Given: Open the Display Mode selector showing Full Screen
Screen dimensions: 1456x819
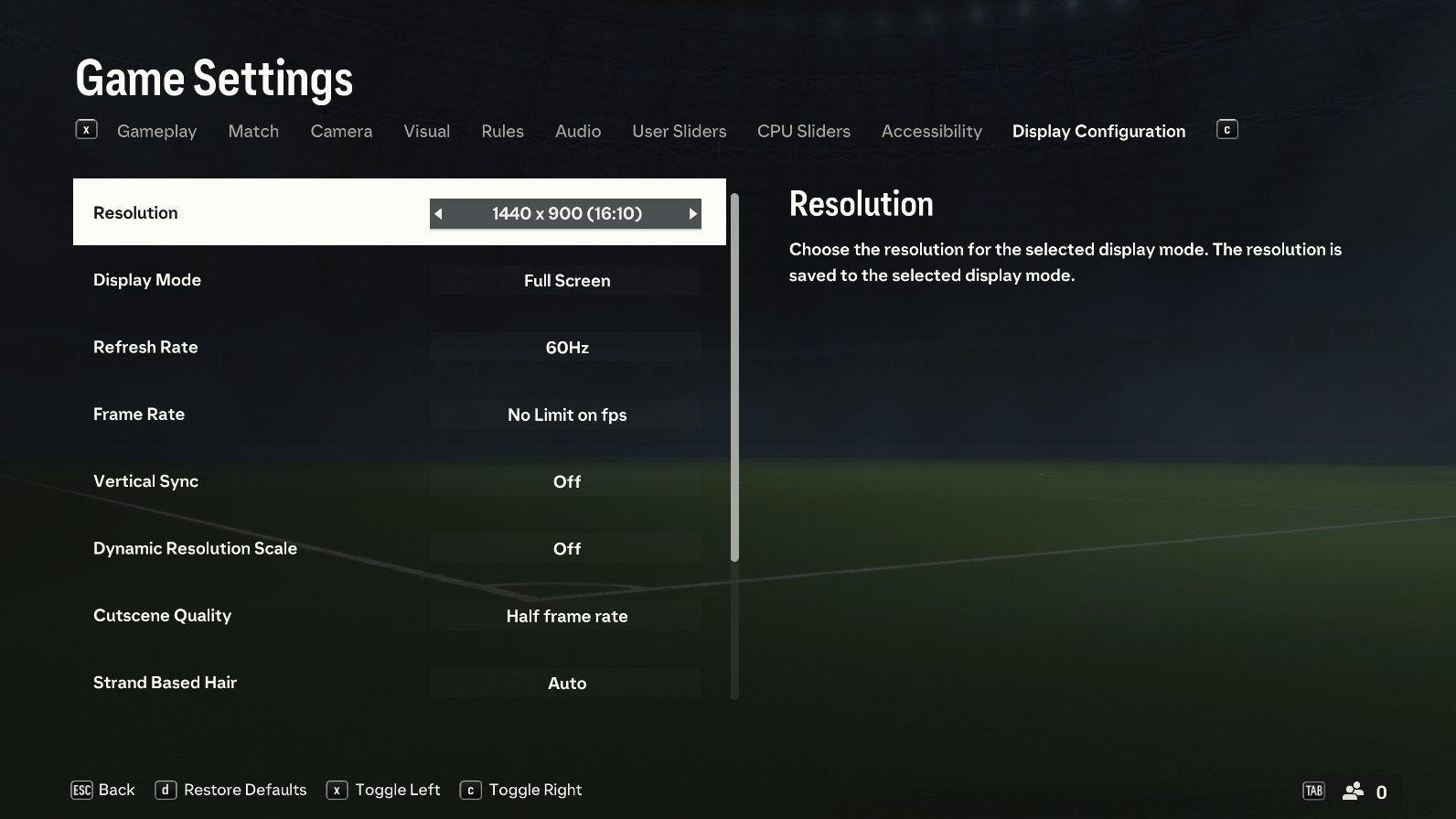Looking at the screenshot, I should 565,280.
